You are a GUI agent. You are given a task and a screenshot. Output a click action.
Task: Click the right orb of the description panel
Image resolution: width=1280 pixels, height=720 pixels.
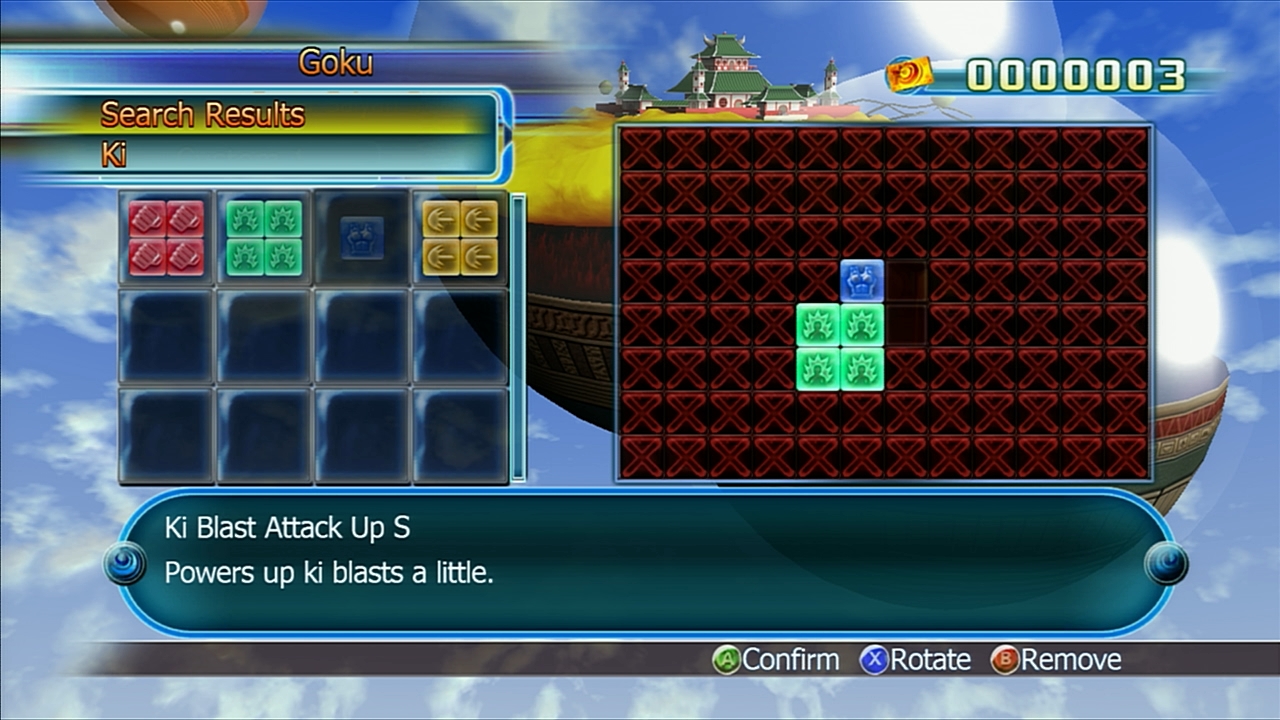[x=1166, y=564]
